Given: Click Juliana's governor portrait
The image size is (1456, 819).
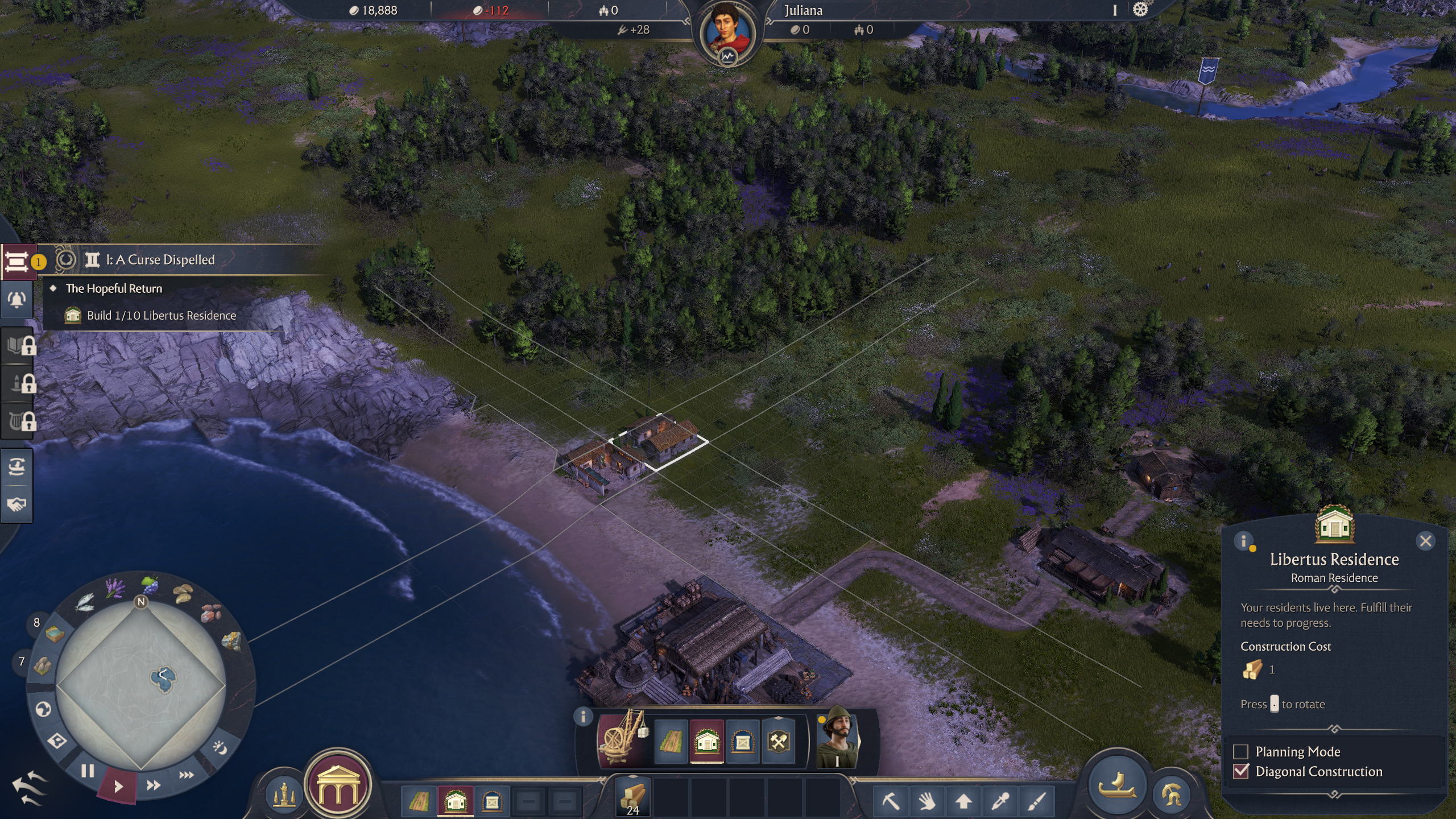Looking at the screenshot, I should [x=727, y=32].
